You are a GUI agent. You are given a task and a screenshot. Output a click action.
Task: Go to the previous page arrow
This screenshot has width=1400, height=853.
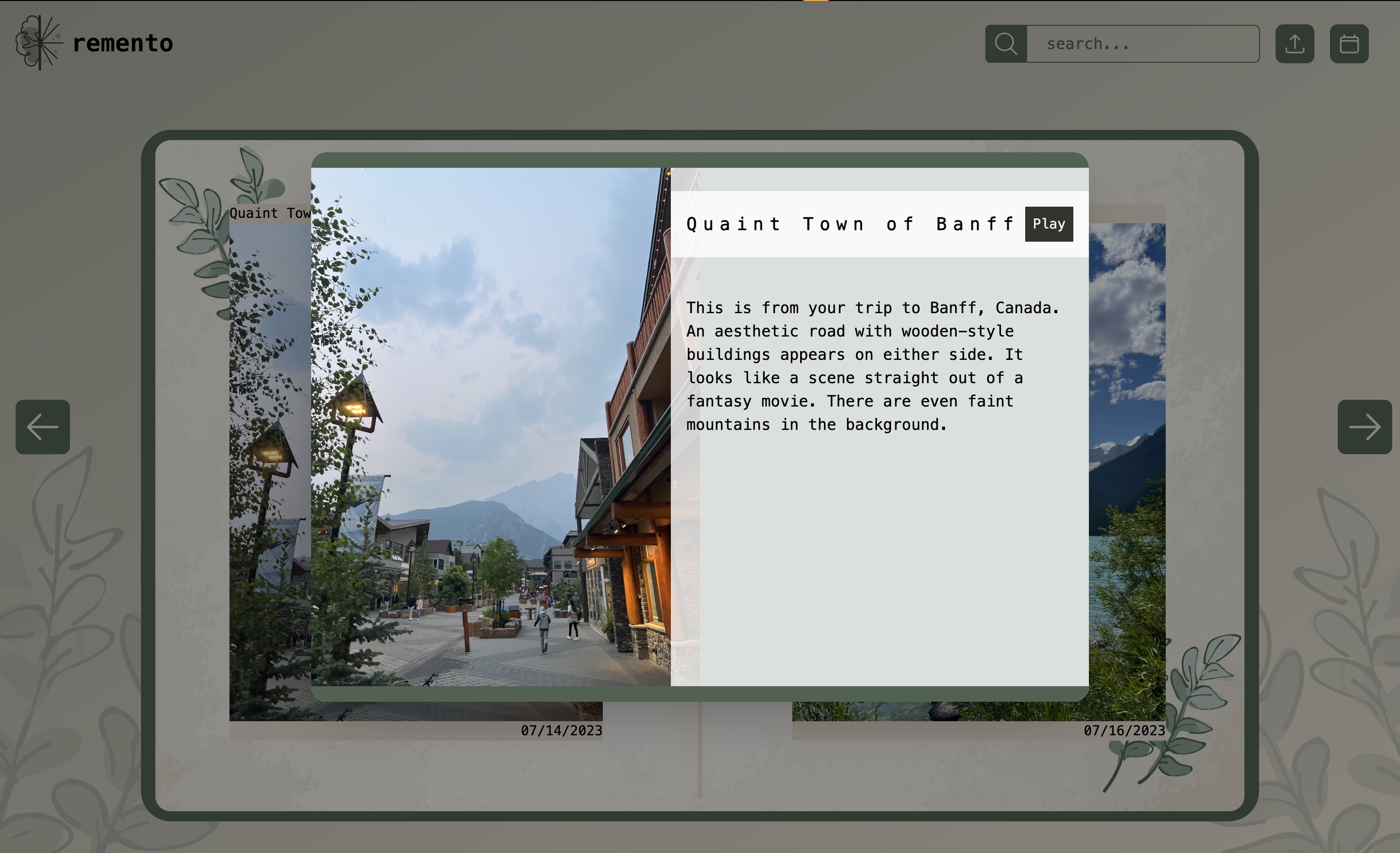click(43, 427)
